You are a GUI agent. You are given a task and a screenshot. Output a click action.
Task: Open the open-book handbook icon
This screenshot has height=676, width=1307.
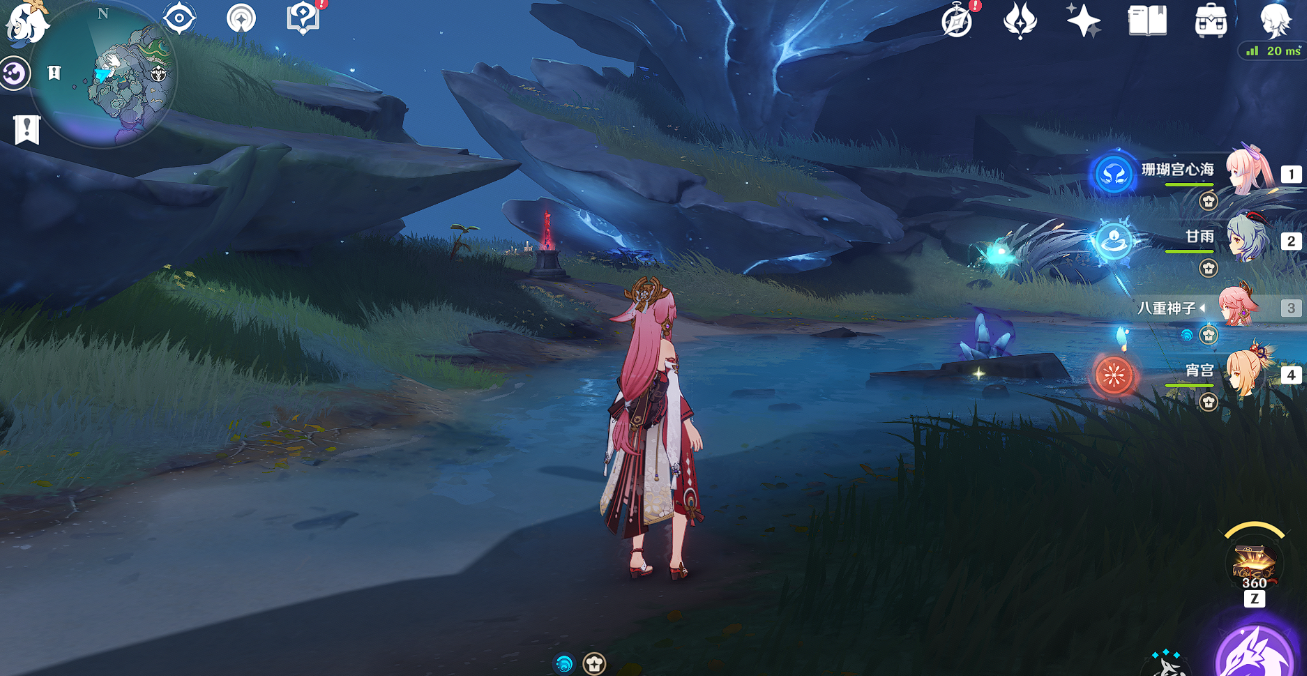(x=1147, y=21)
